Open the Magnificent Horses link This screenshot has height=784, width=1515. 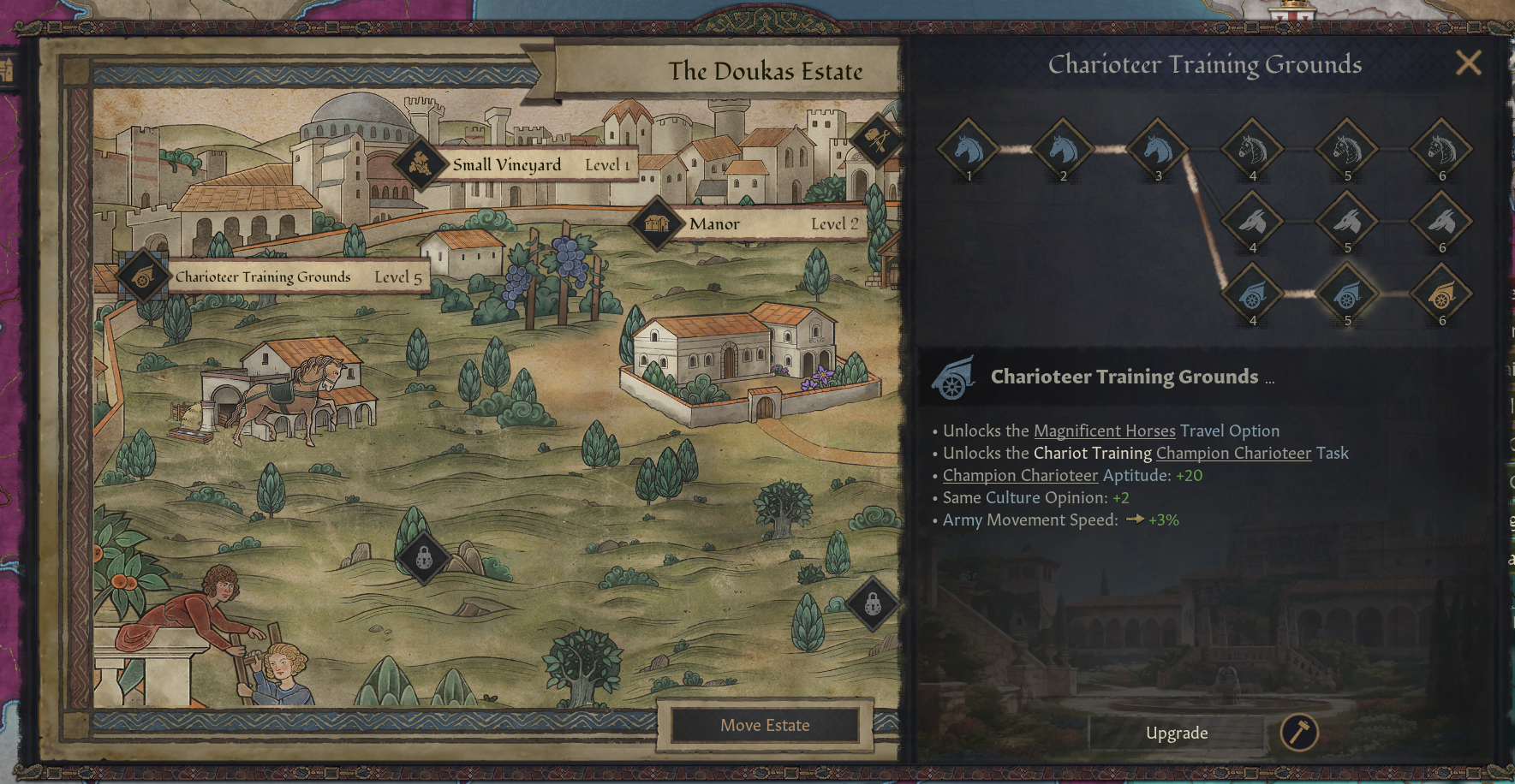1105,431
